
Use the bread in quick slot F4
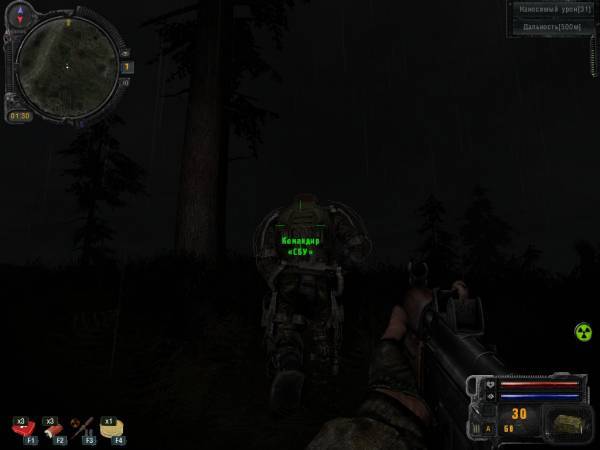click(x=110, y=428)
